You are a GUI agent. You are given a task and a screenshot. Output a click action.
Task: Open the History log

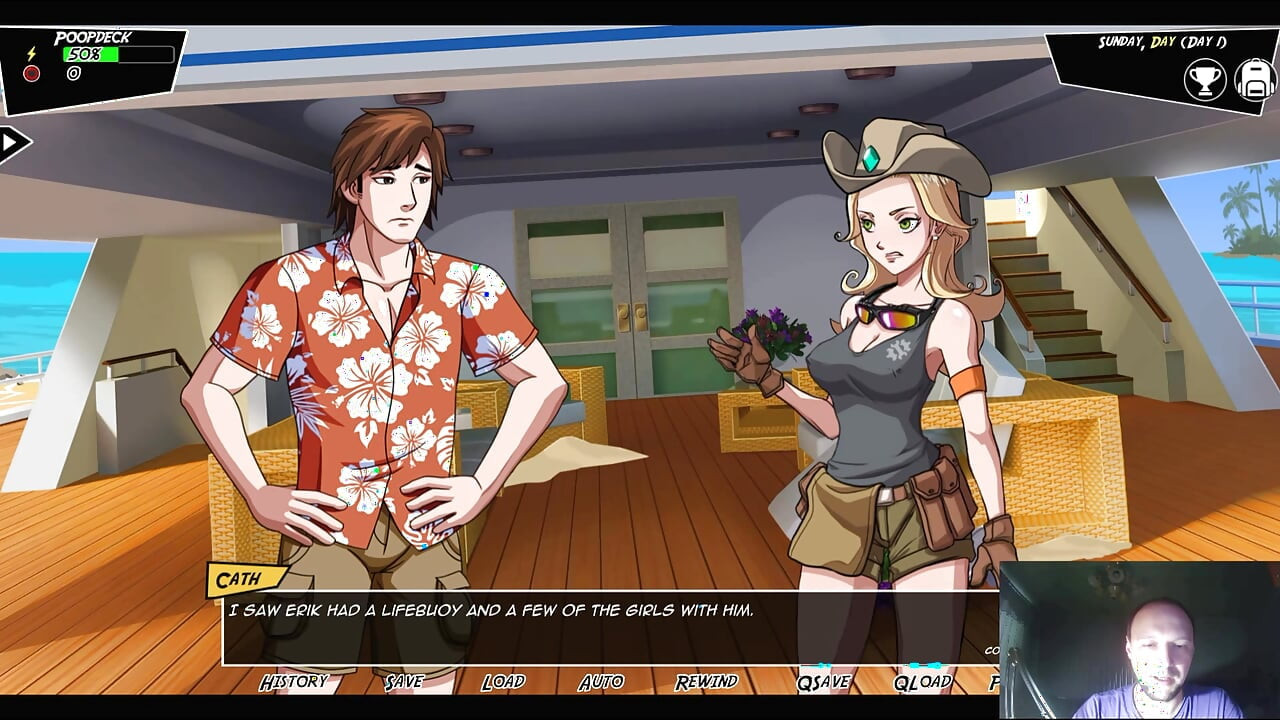(293, 682)
